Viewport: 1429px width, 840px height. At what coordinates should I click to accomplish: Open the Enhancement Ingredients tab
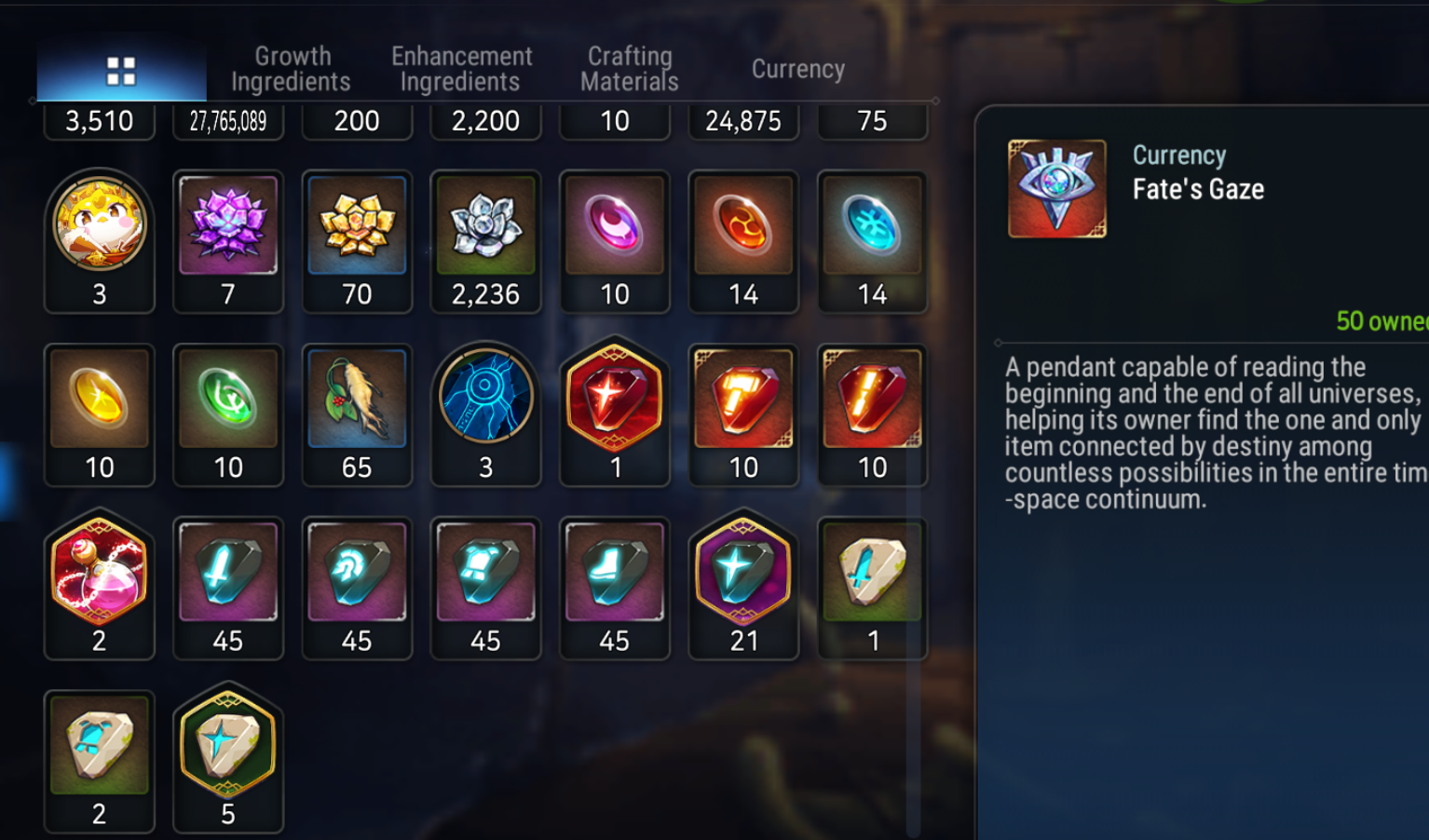(461, 69)
